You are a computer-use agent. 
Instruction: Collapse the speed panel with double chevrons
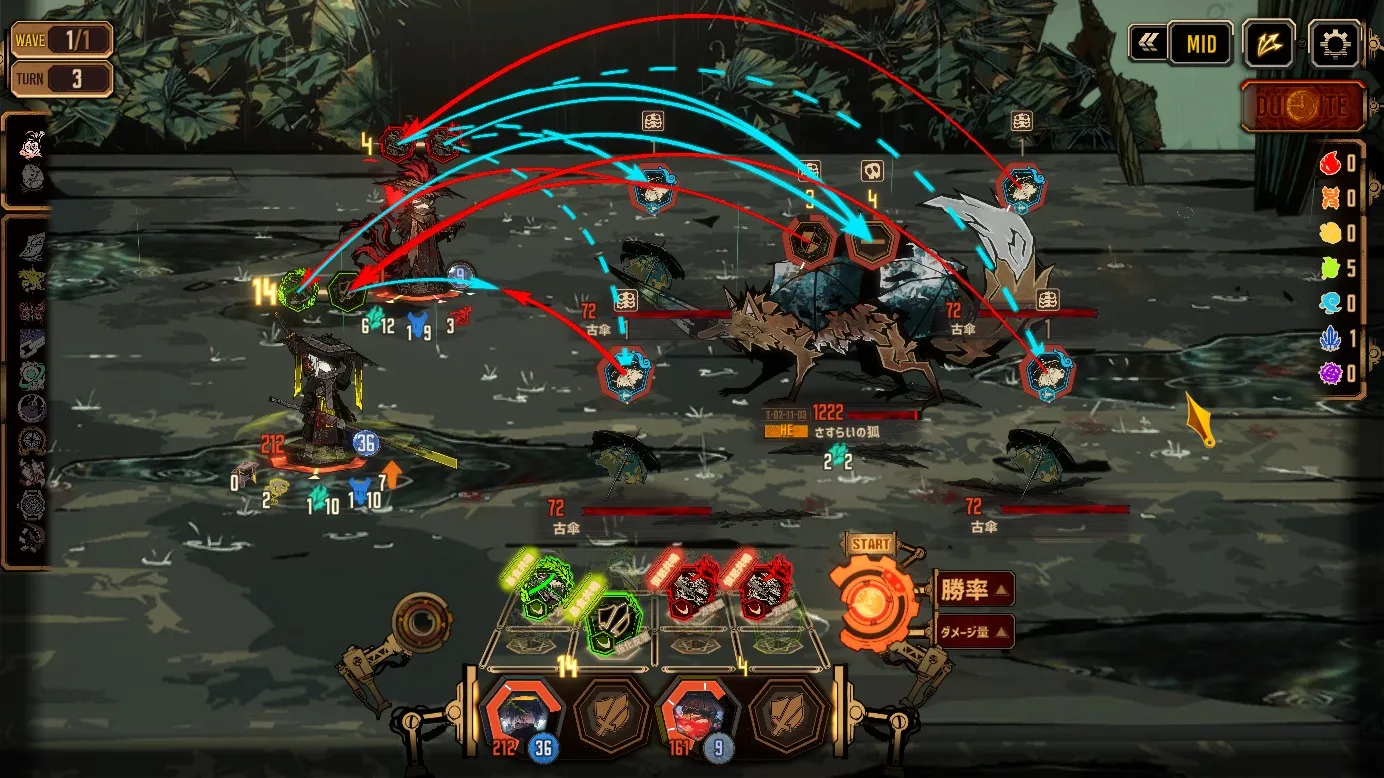(1147, 44)
